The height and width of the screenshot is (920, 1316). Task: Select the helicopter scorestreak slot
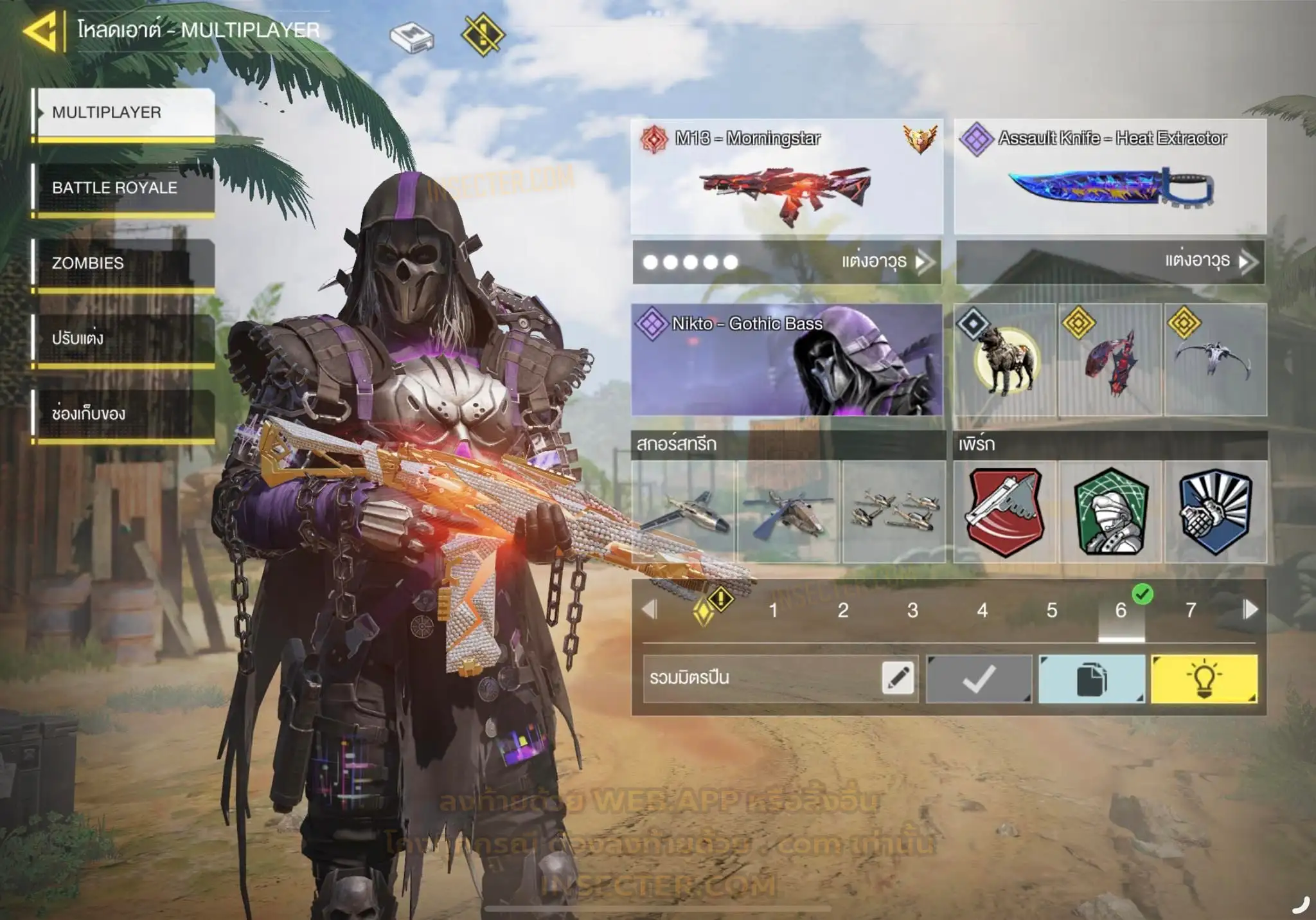(x=788, y=512)
